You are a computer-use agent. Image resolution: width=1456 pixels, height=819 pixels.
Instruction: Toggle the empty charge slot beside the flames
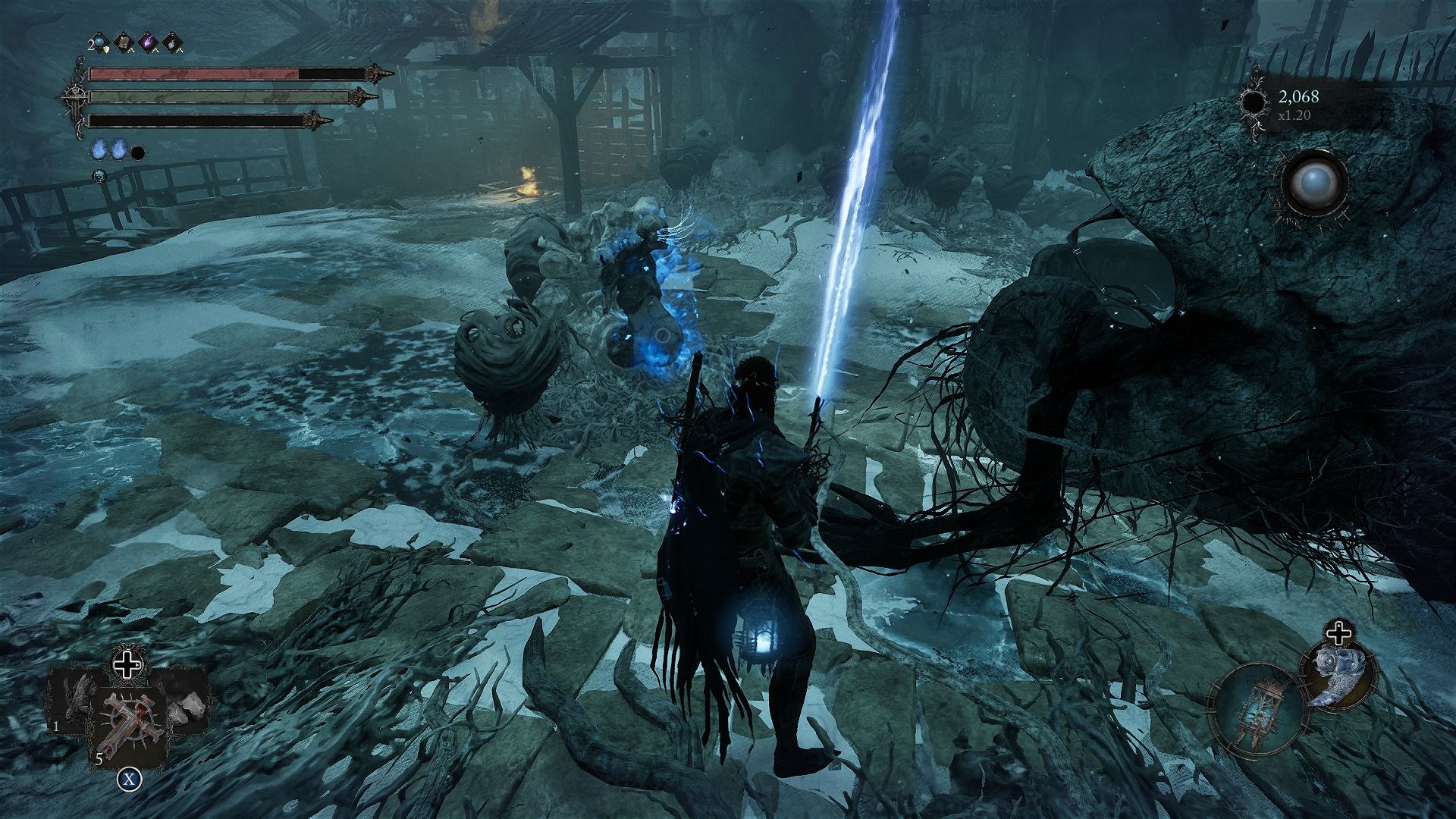137,153
